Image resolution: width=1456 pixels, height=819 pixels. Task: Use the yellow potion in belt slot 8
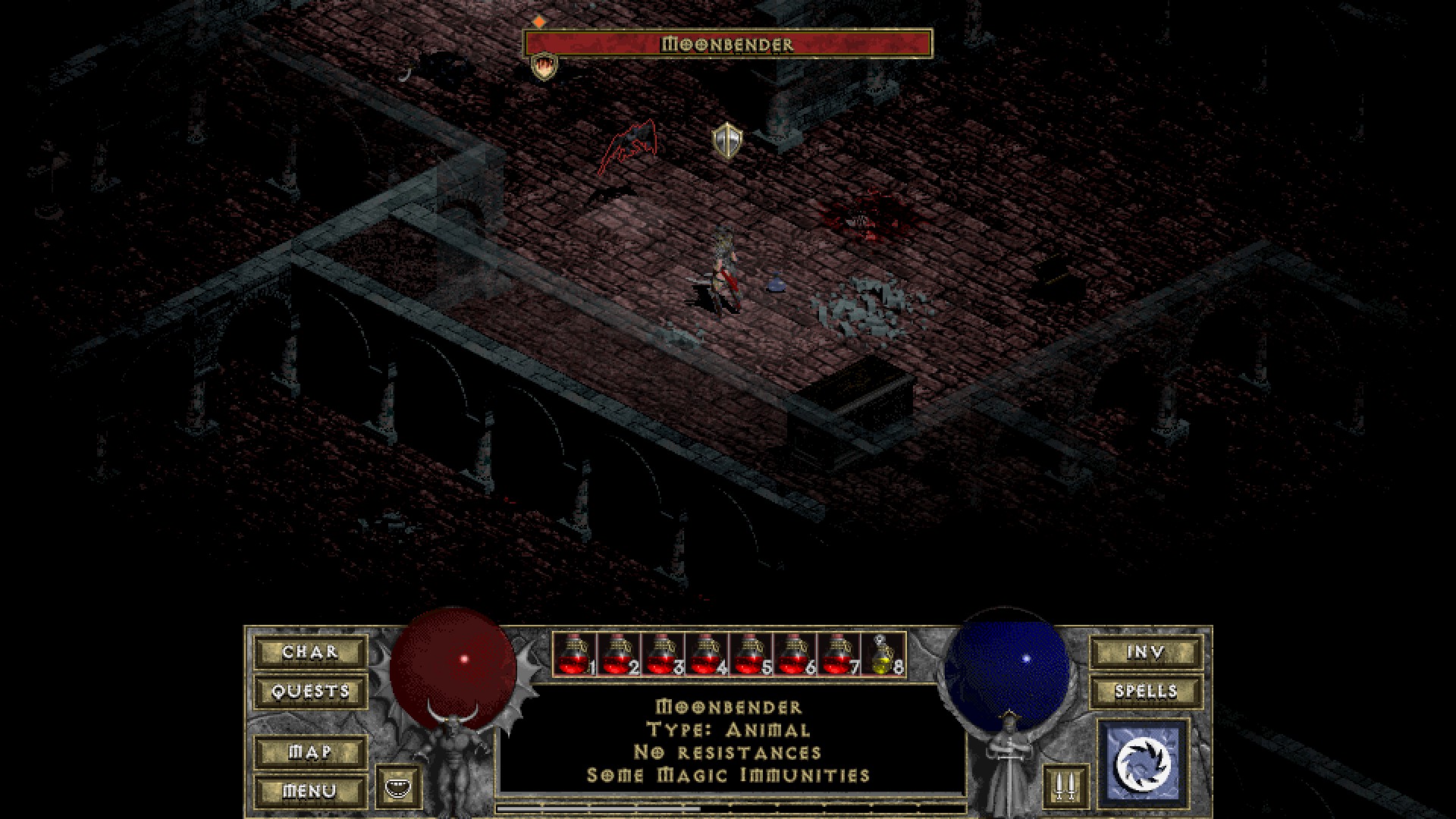click(883, 654)
